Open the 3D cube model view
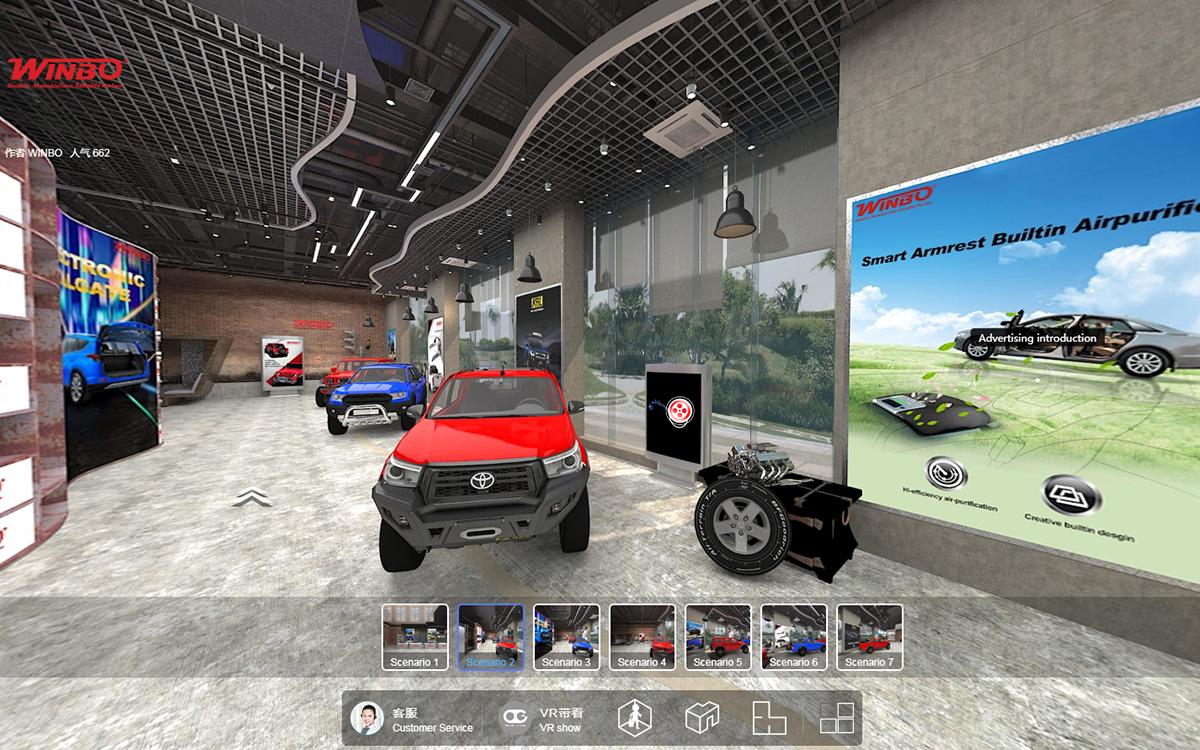This screenshot has width=1200, height=750. click(x=702, y=717)
